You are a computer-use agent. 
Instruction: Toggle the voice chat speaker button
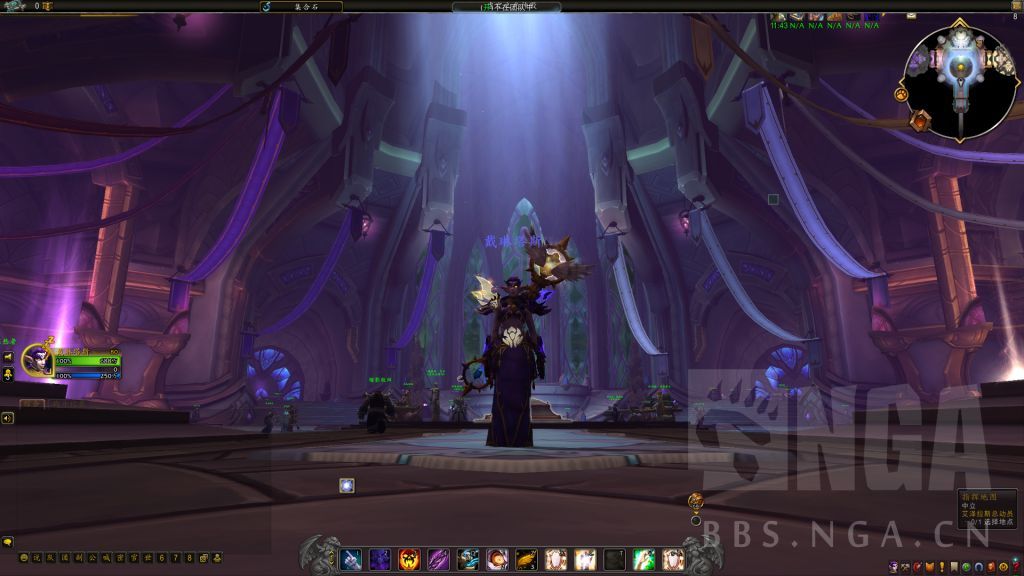coord(8,418)
